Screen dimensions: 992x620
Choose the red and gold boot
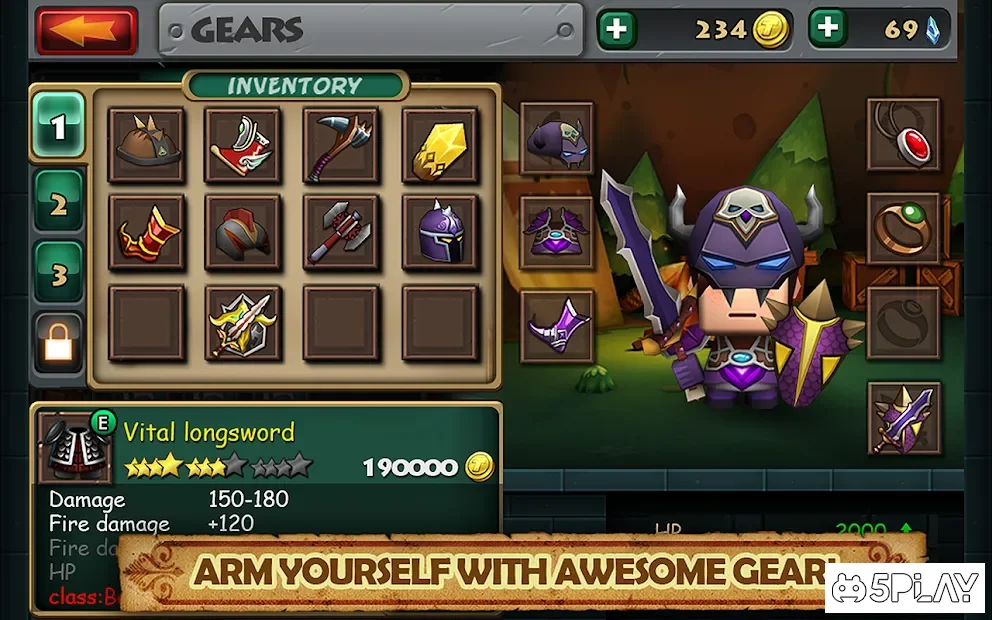pos(147,233)
